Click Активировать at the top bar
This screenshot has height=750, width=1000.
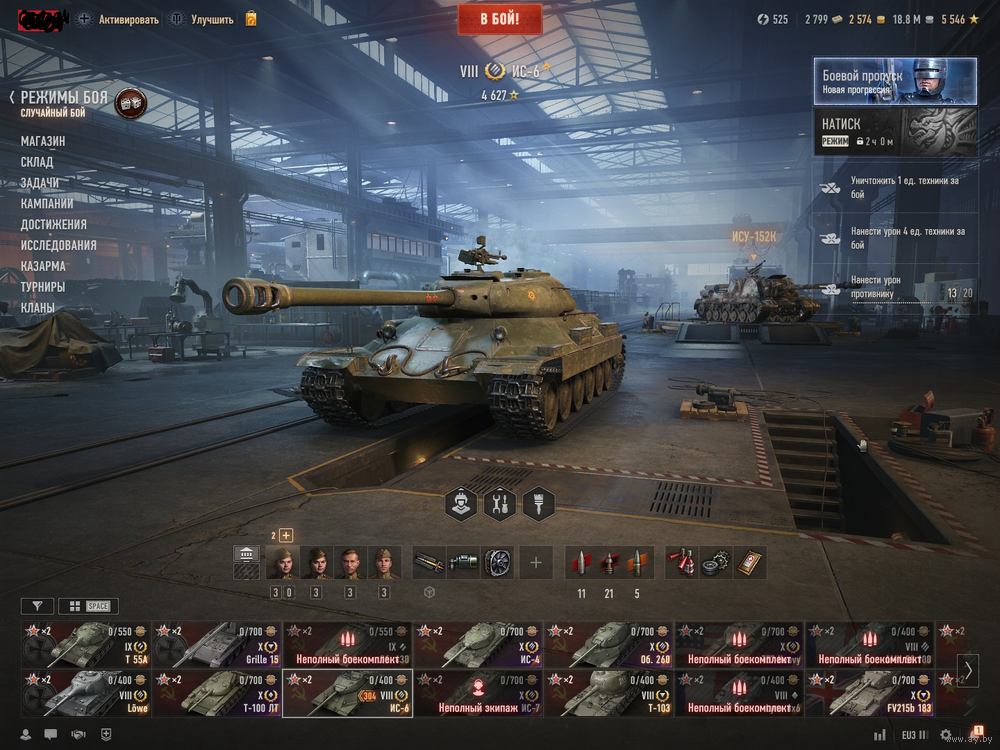point(128,19)
